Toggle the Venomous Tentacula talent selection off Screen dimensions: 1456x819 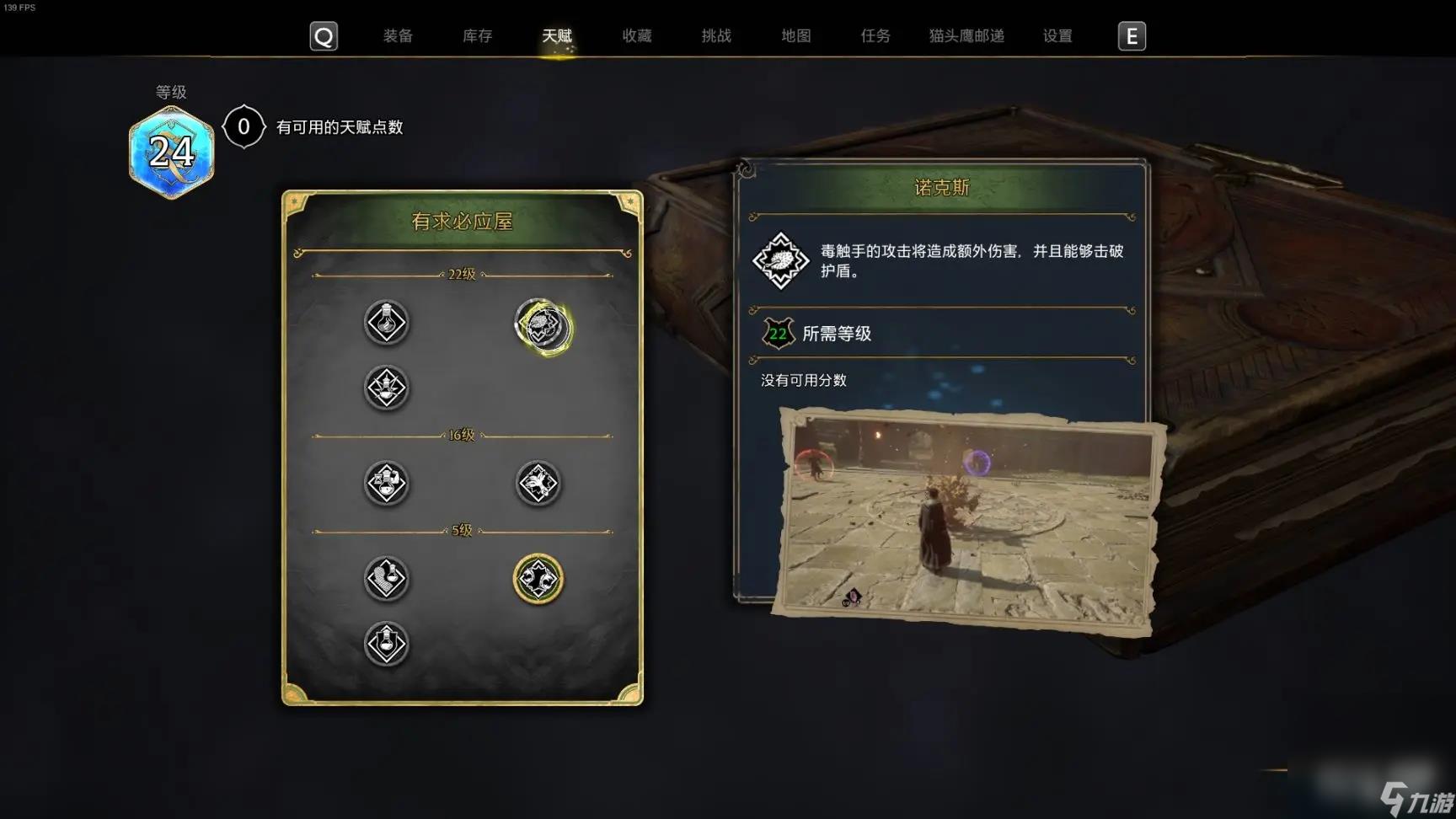542,329
